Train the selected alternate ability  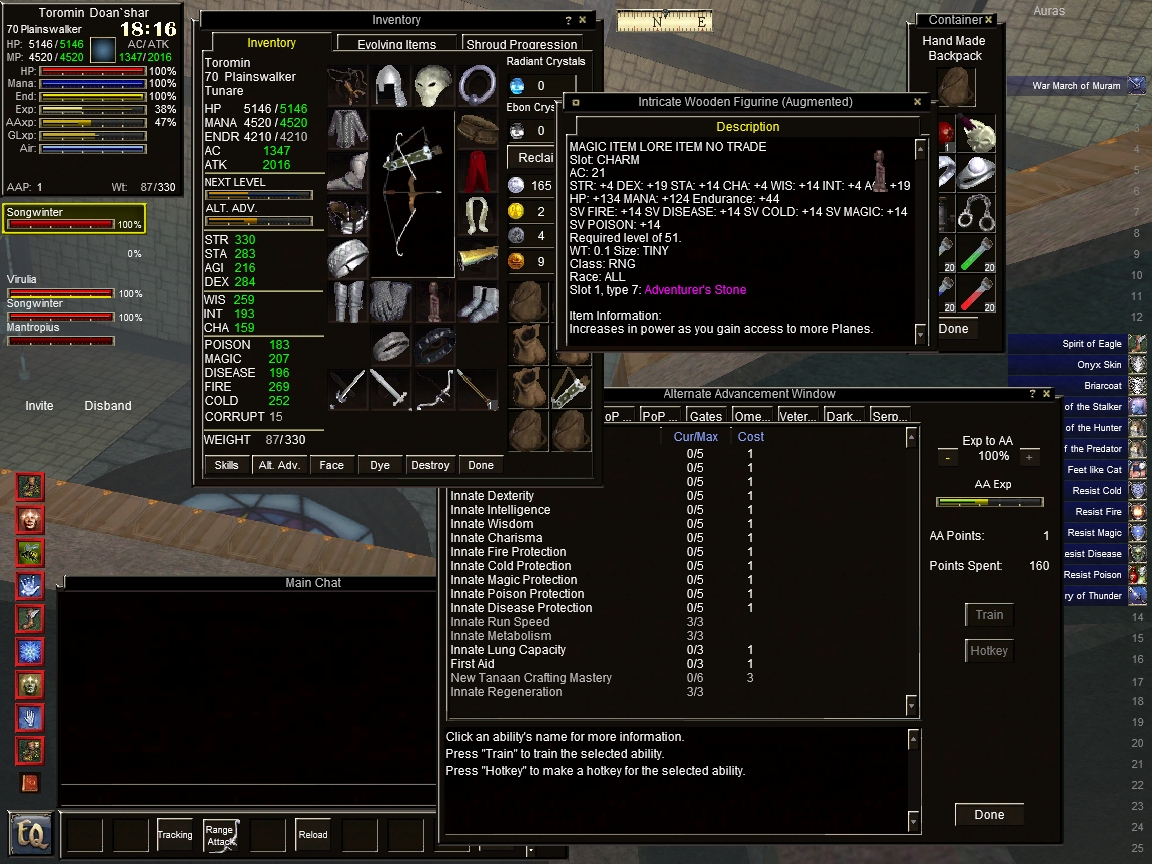pyautogui.click(x=989, y=615)
